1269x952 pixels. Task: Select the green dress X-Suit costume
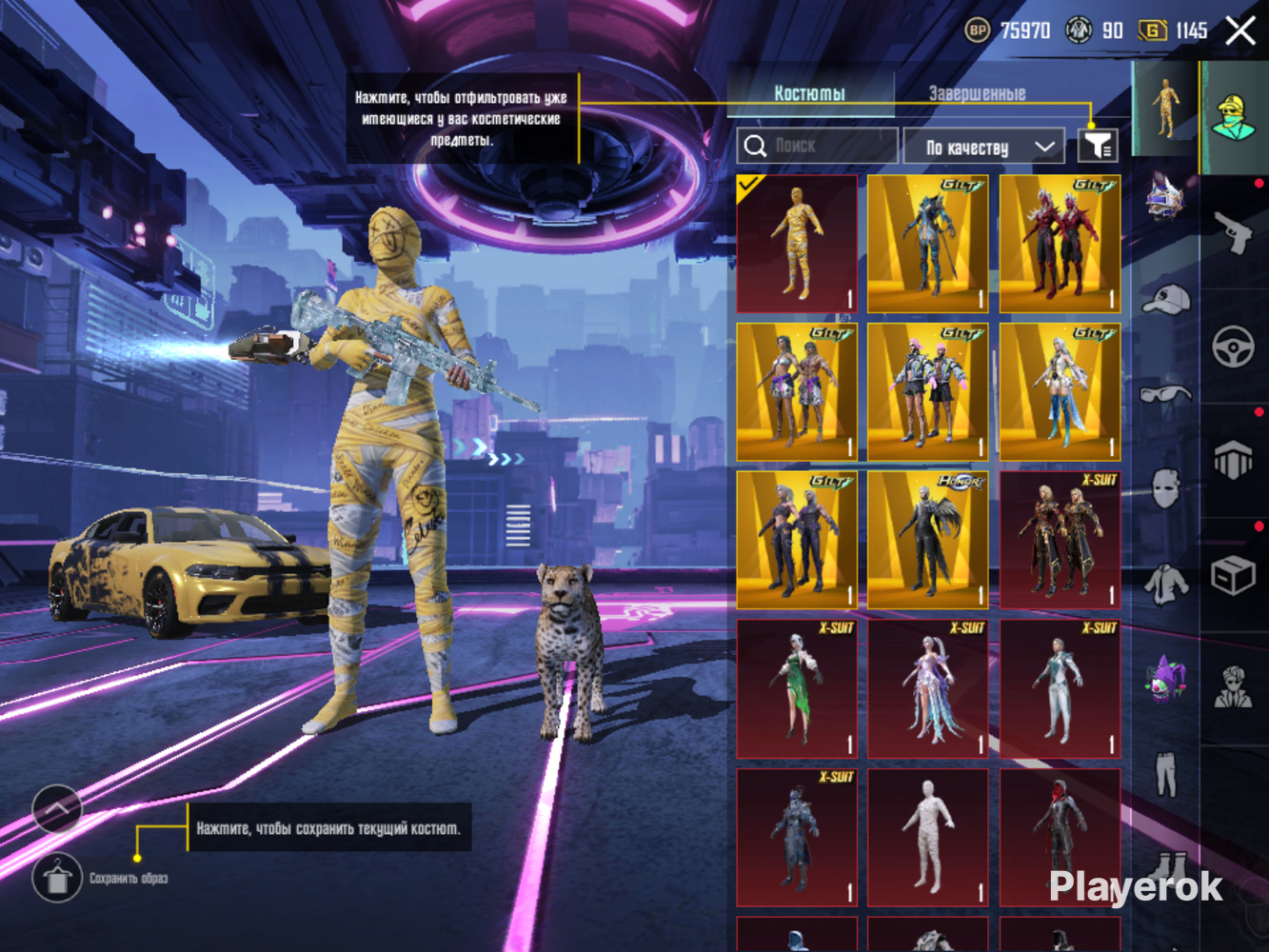(x=797, y=688)
